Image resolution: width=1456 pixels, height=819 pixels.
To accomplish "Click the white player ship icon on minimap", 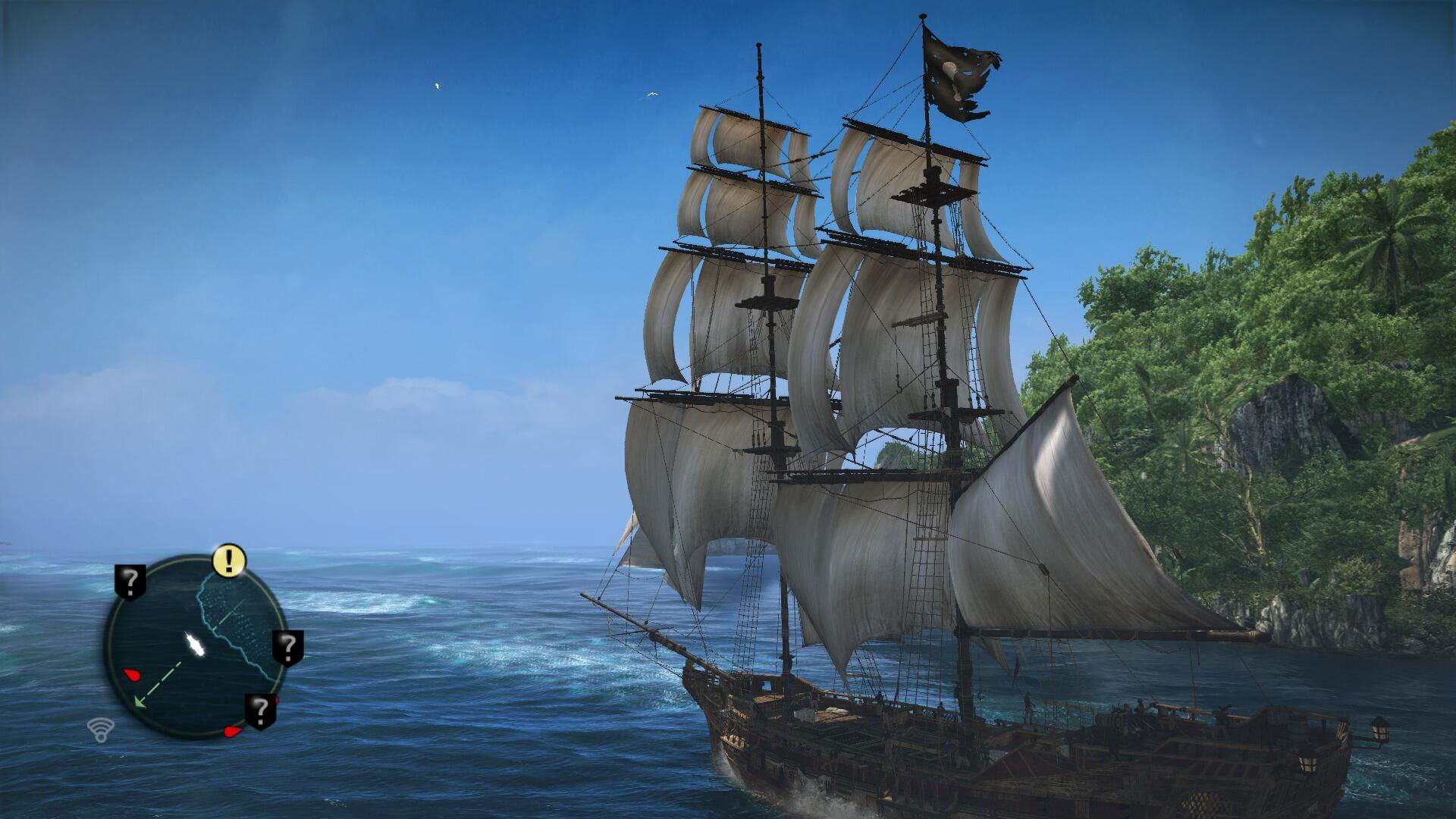I will tap(195, 645).
